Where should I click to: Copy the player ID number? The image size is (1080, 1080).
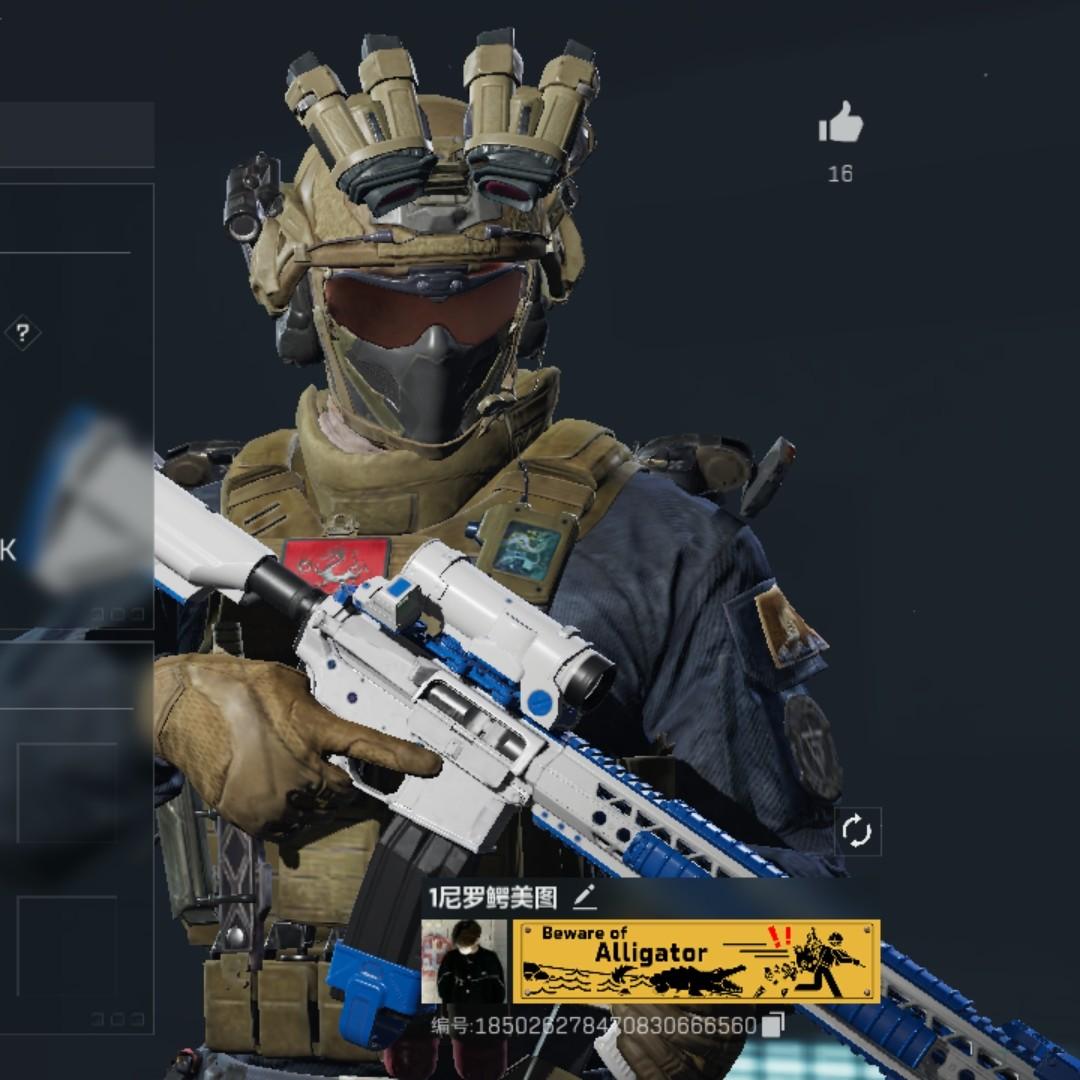[773, 1025]
